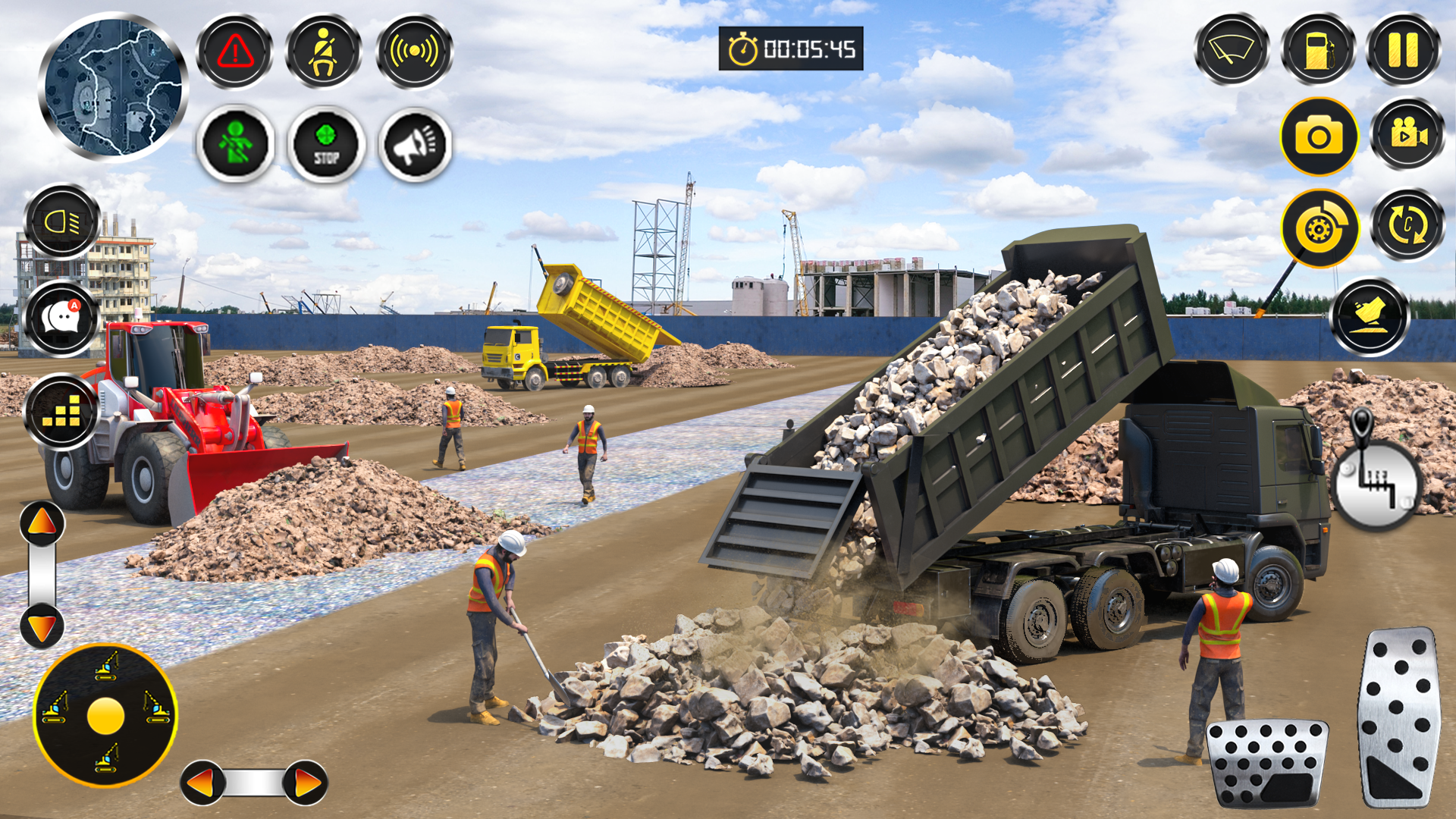1456x819 pixels.
Task: Click the red warning triangle indicator
Action: [235, 52]
